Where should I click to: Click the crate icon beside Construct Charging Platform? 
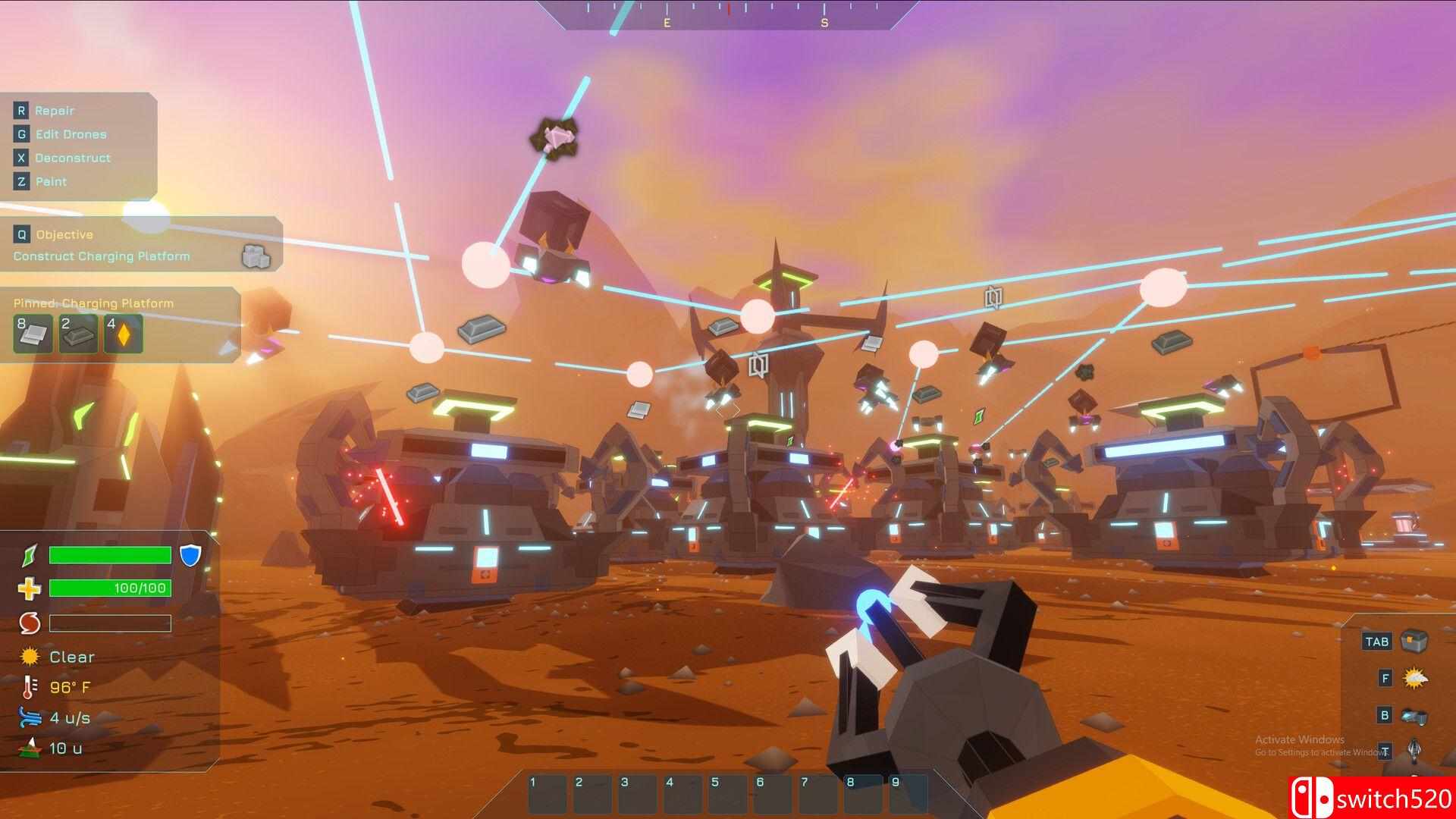click(x=258, y=258)
